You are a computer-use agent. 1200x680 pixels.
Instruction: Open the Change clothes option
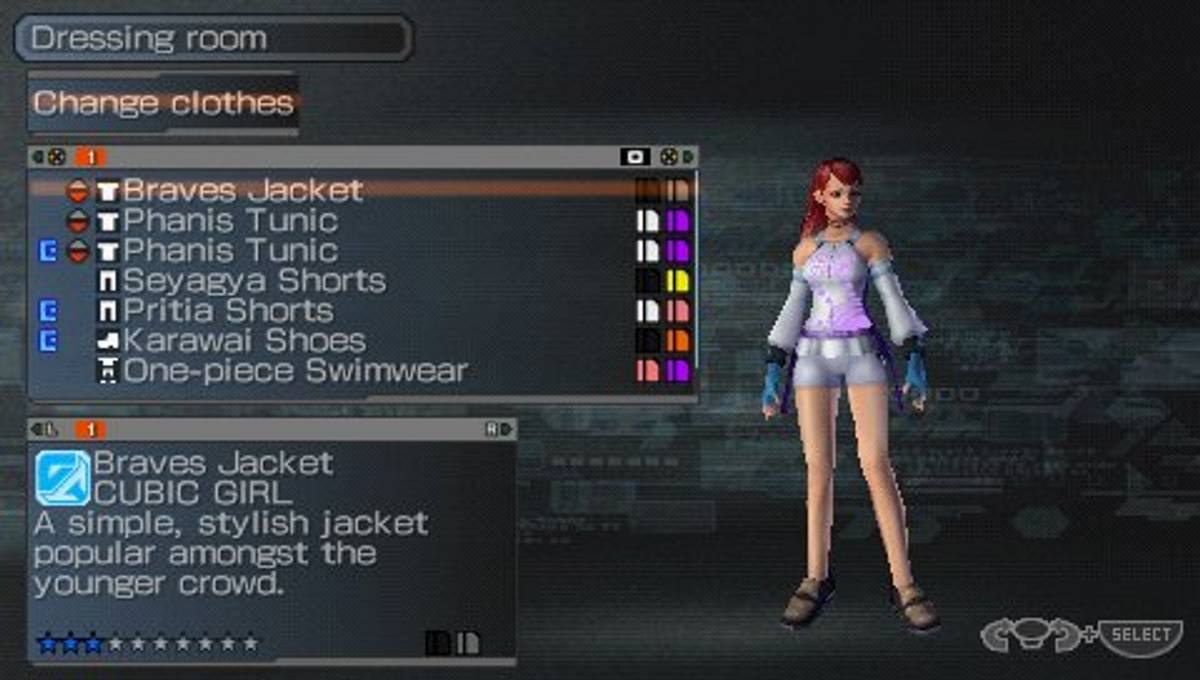163,103
